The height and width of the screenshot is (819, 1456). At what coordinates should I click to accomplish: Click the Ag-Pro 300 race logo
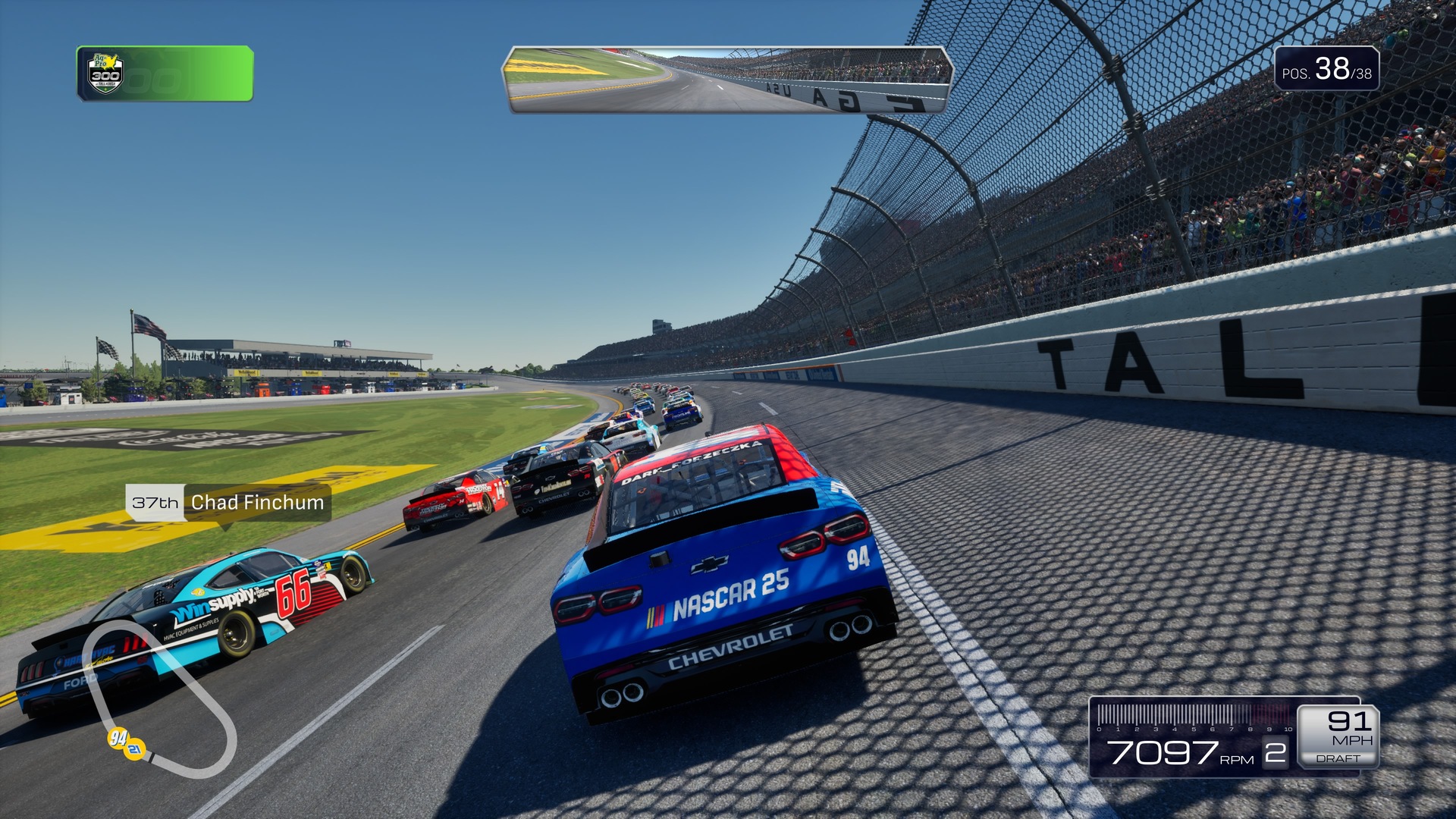[105, 74]
